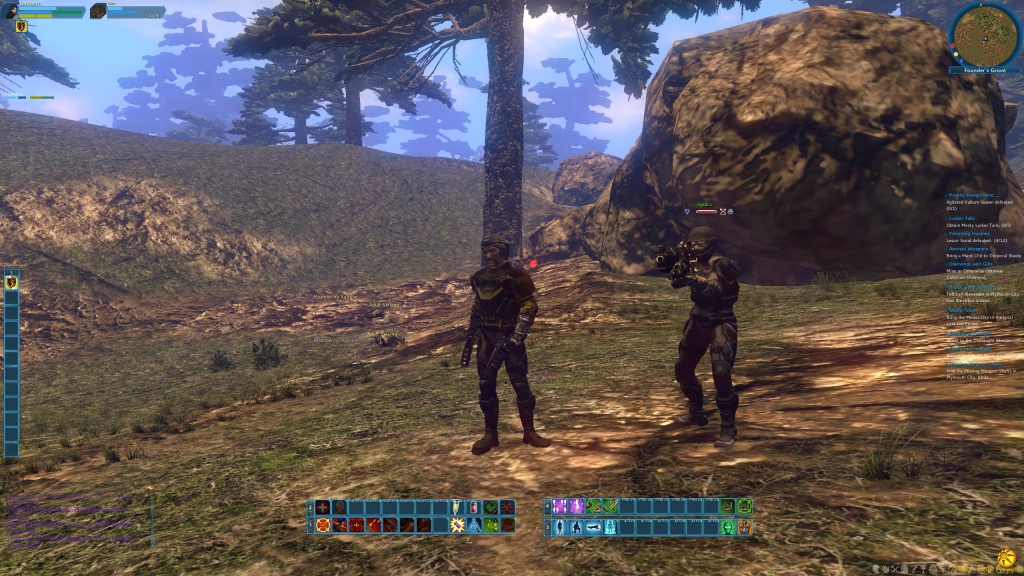Open the Lurker Tails quest entry
Viewport: 1024px width, 576px height.
tap(962, 218)
